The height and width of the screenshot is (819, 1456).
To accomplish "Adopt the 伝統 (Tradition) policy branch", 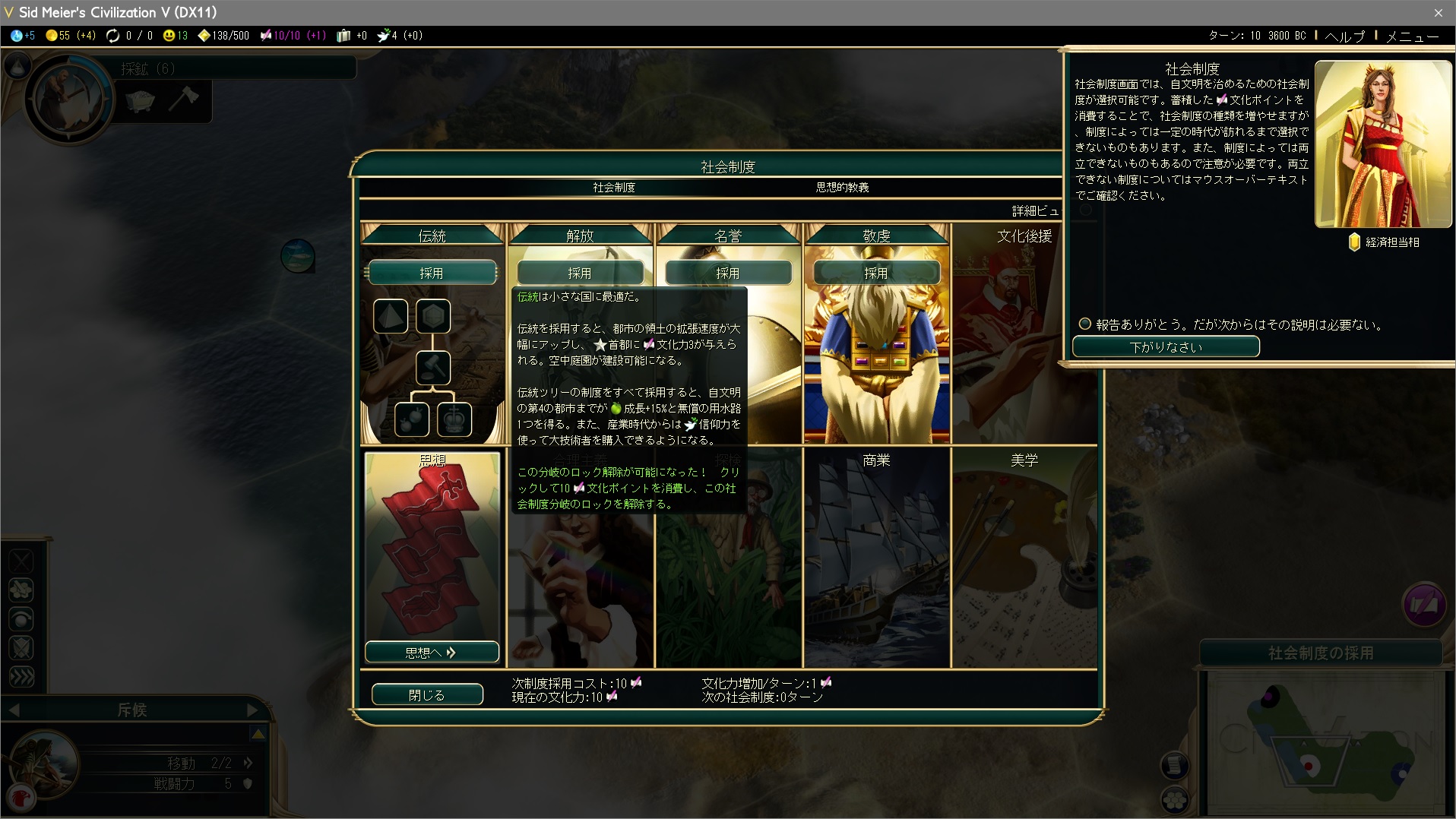I will (x=431, y=273).
